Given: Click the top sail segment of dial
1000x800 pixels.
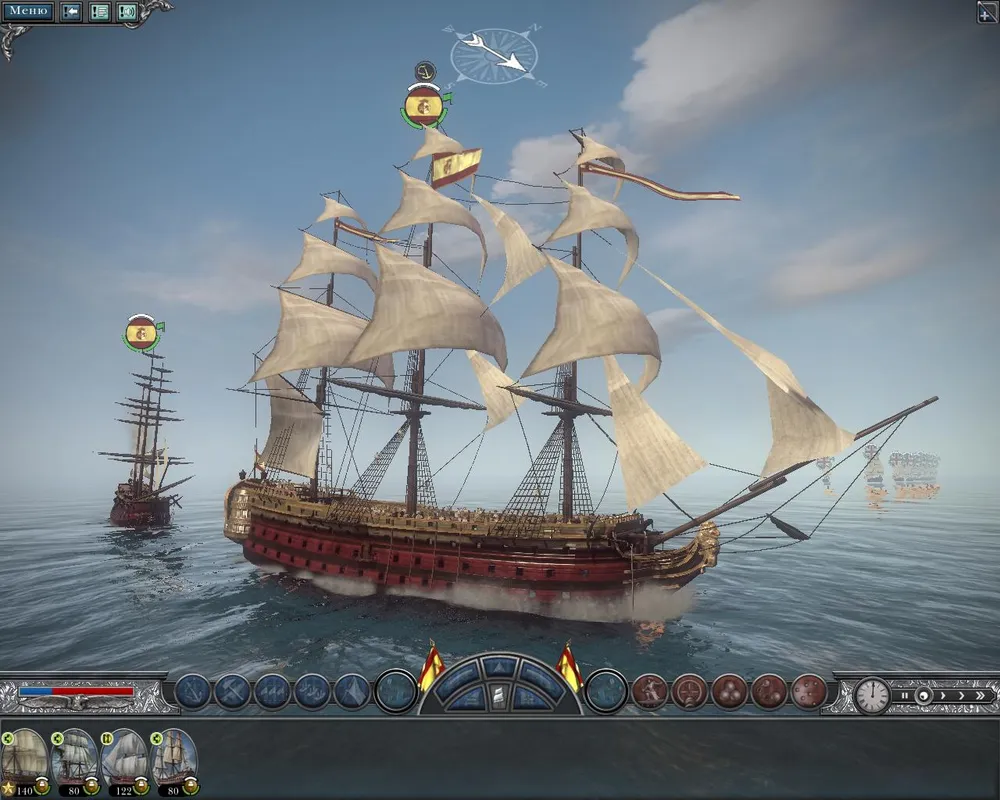Looking at the screenshot, I should (x=500, y=667).
